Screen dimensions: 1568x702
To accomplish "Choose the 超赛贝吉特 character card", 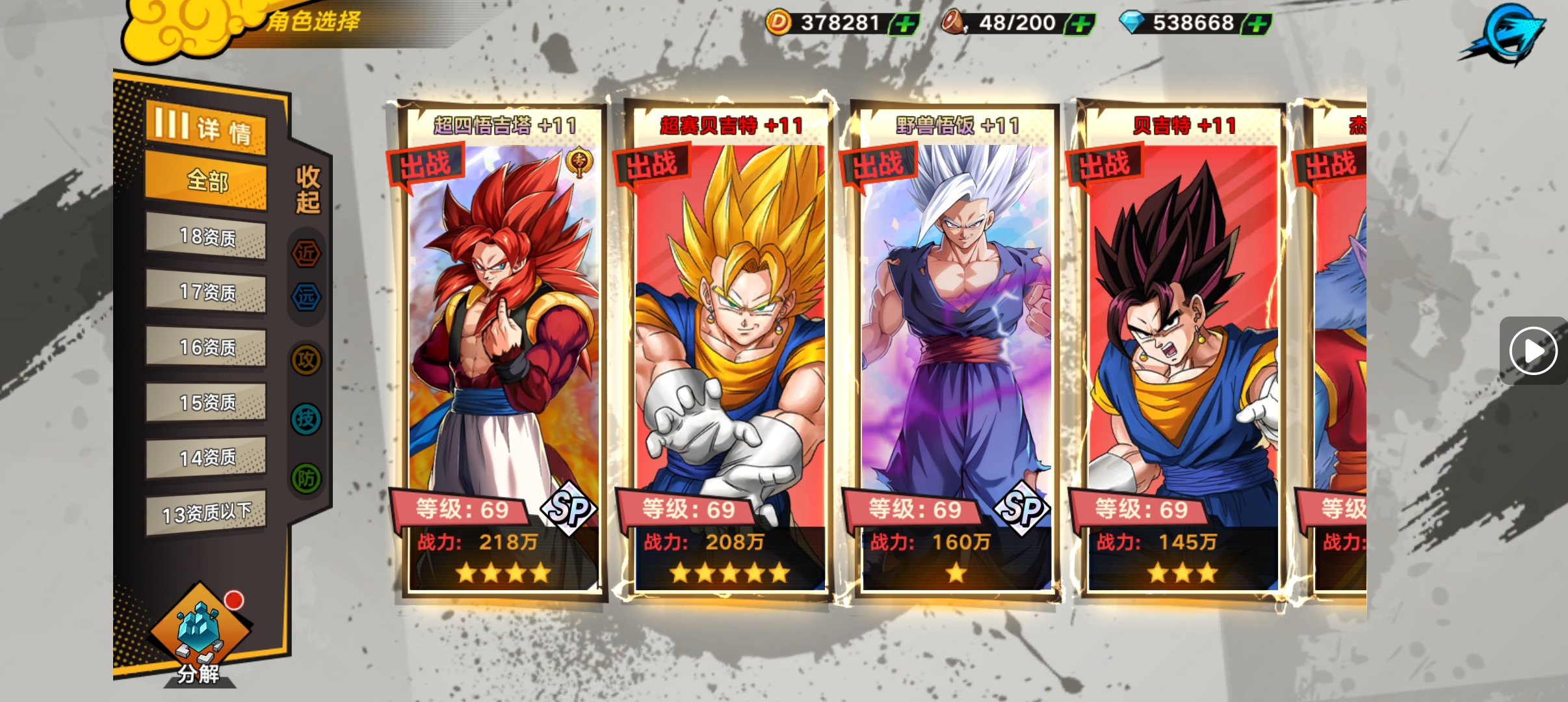I will [x=729, y=351].
